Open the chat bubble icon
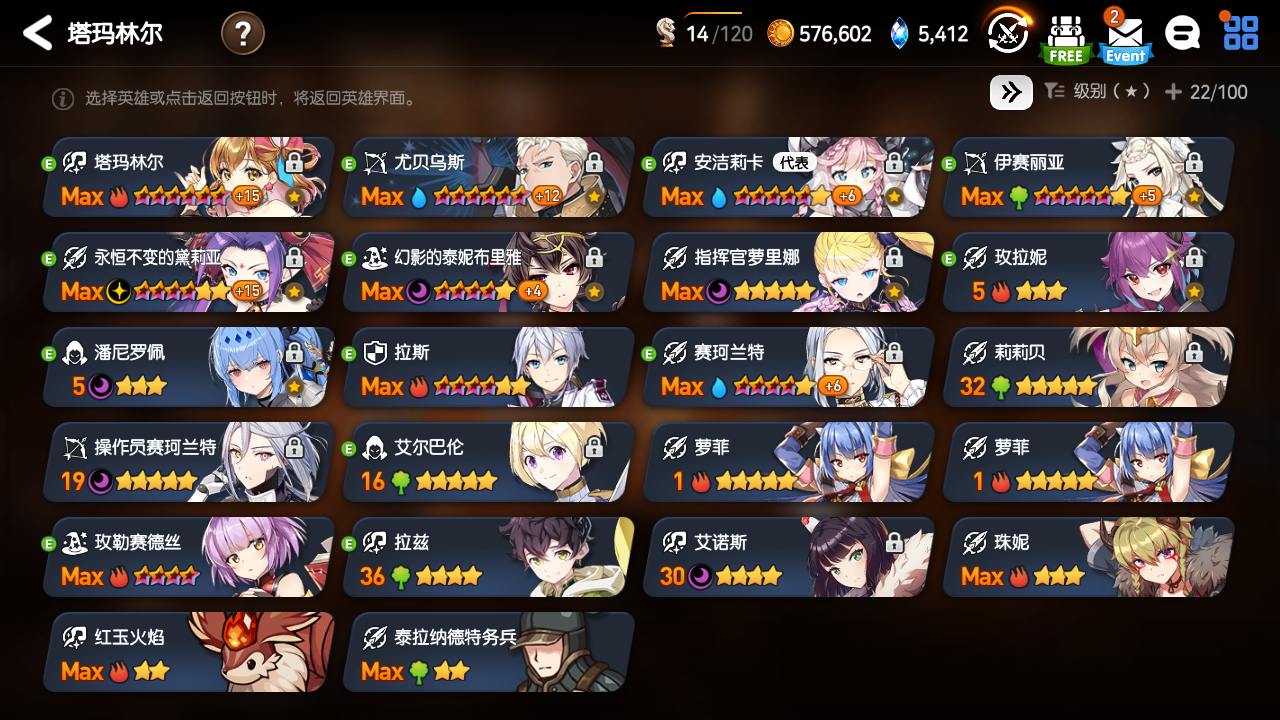This screenshot has height=720, width=1280. coord(1182,32)
